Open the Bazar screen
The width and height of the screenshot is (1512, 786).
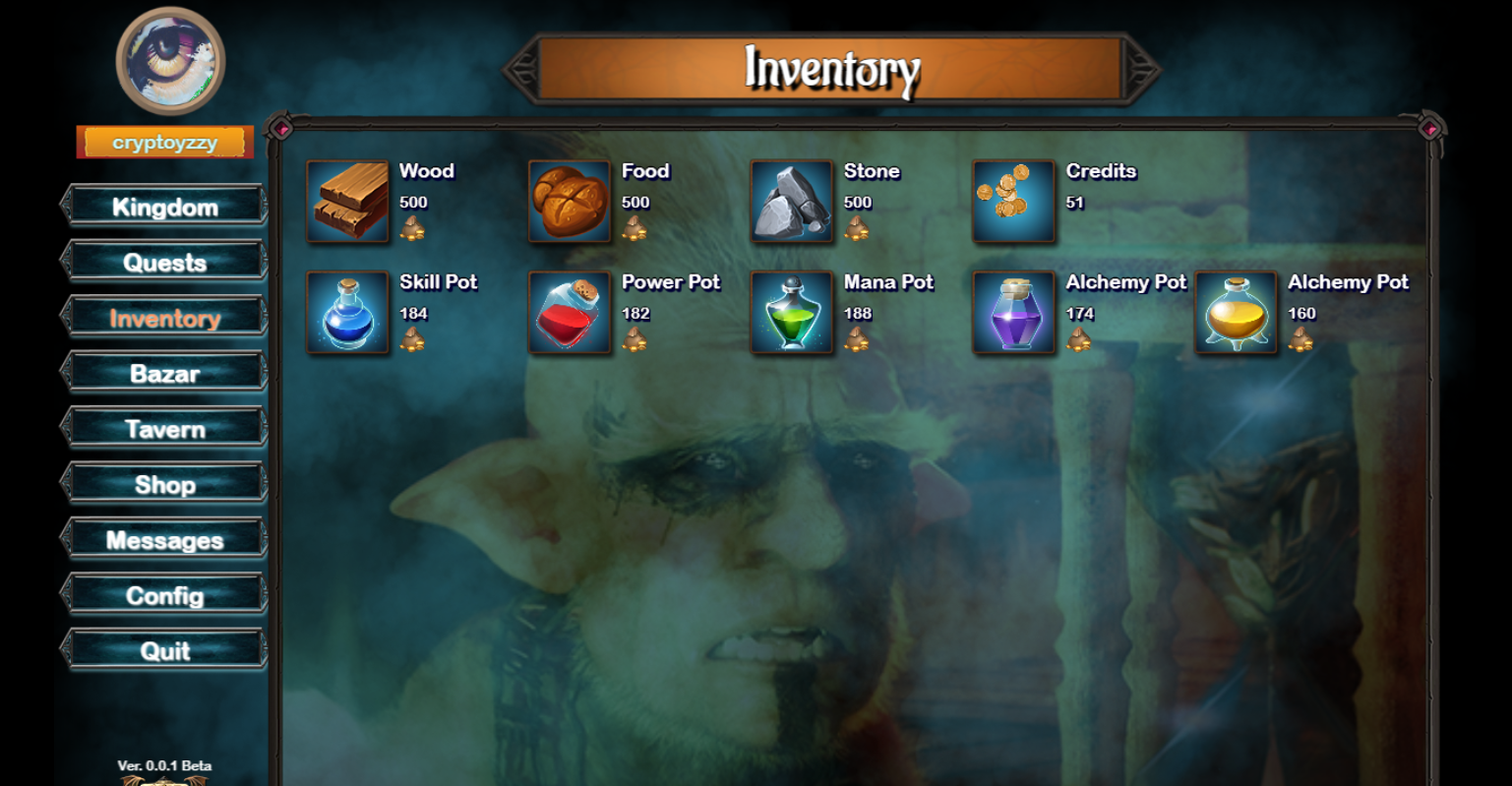[165, 373]
